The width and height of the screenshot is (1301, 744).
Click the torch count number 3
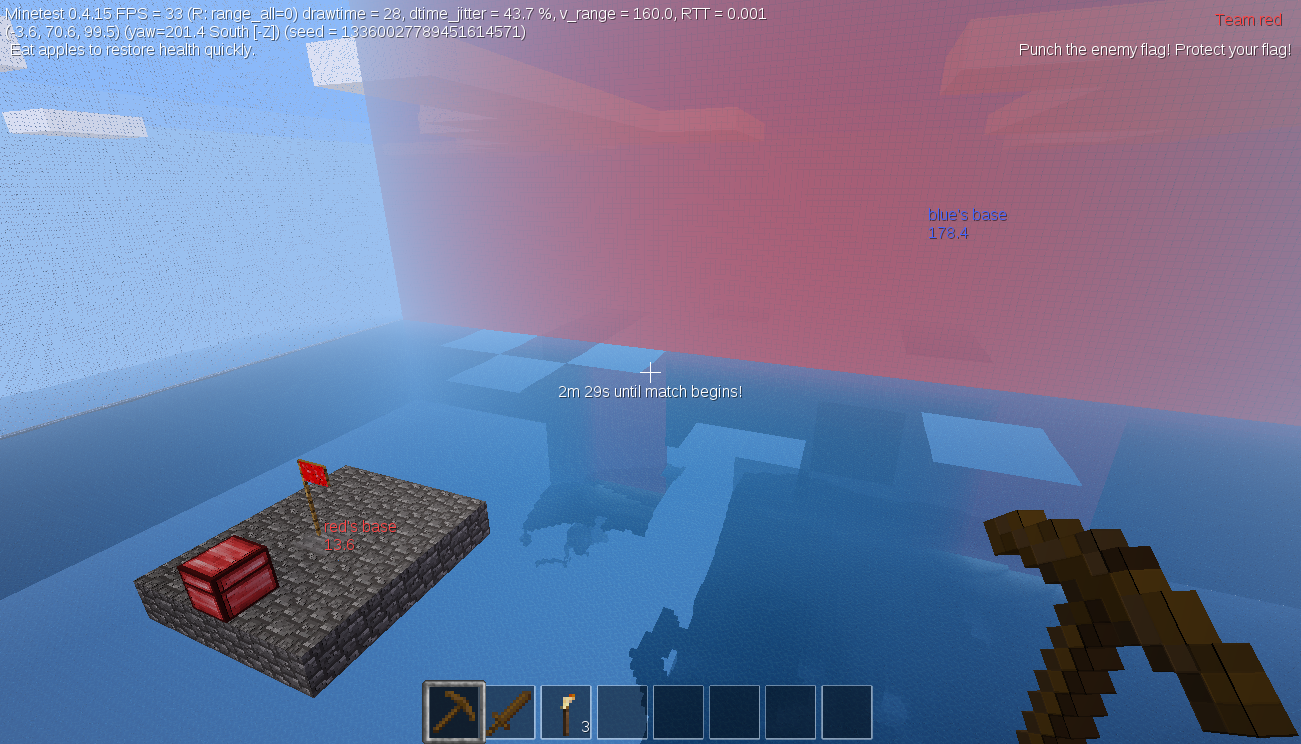click(x=584, y=729)
